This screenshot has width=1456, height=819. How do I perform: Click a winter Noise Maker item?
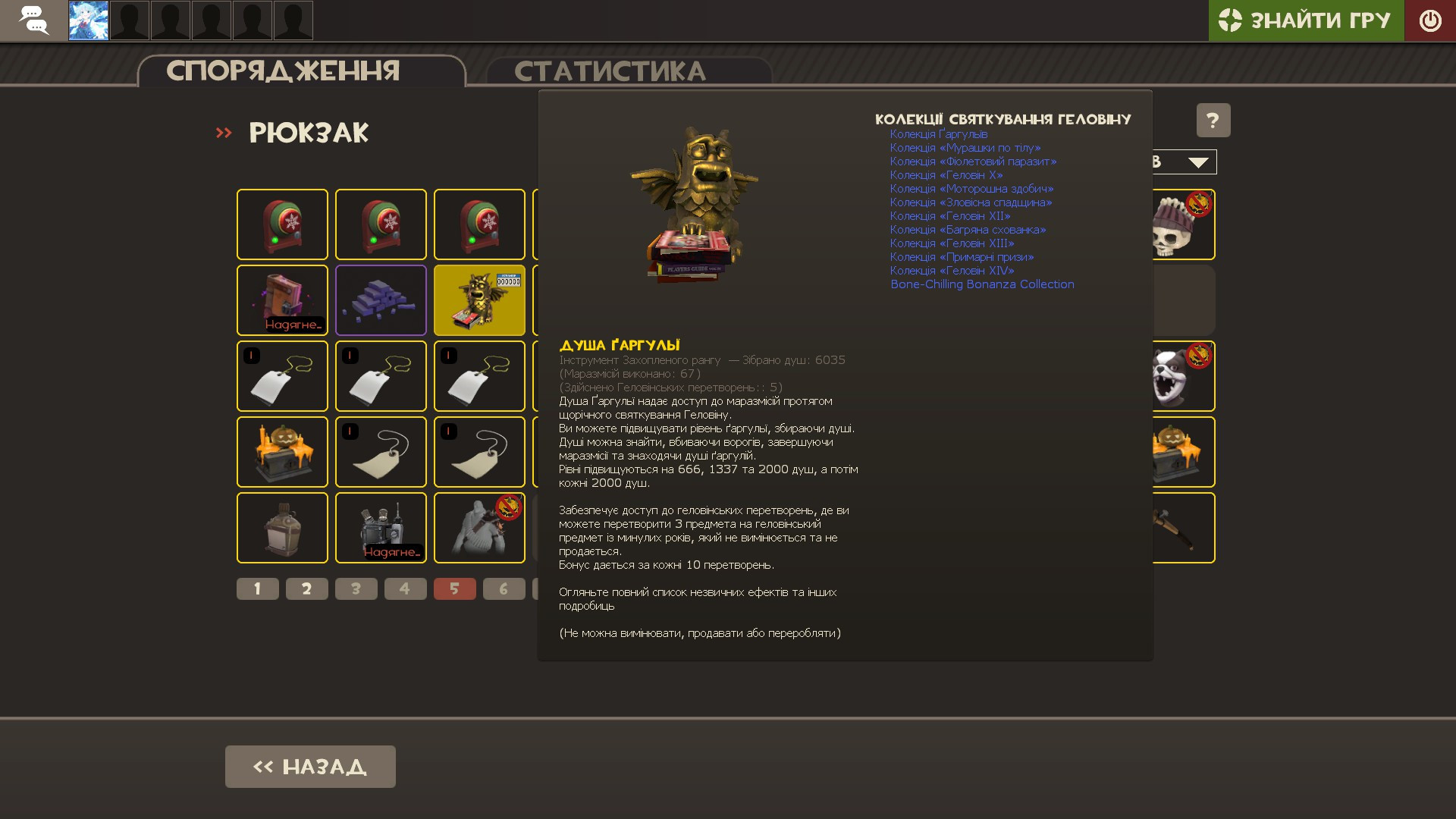pos(281,224)
